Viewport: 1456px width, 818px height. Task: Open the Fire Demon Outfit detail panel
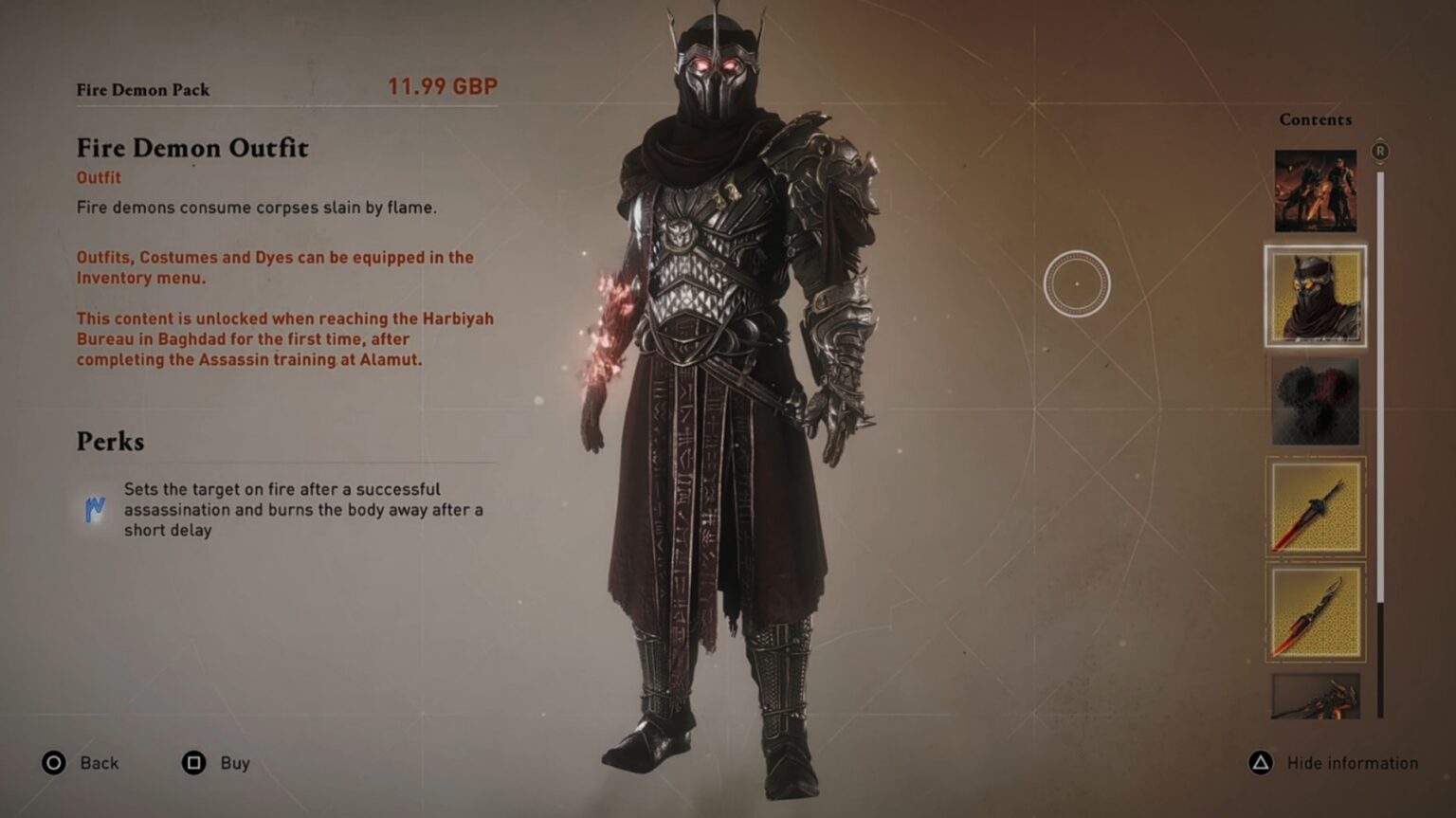tap(192, 149)
